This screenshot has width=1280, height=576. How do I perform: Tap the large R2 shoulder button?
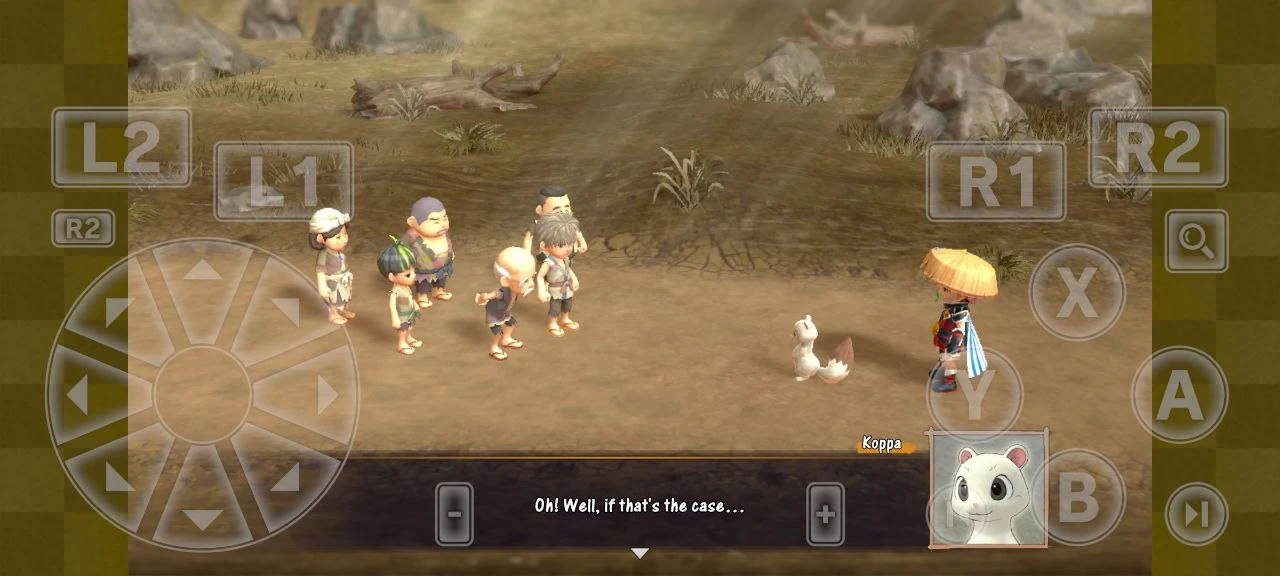(1158, 147)
